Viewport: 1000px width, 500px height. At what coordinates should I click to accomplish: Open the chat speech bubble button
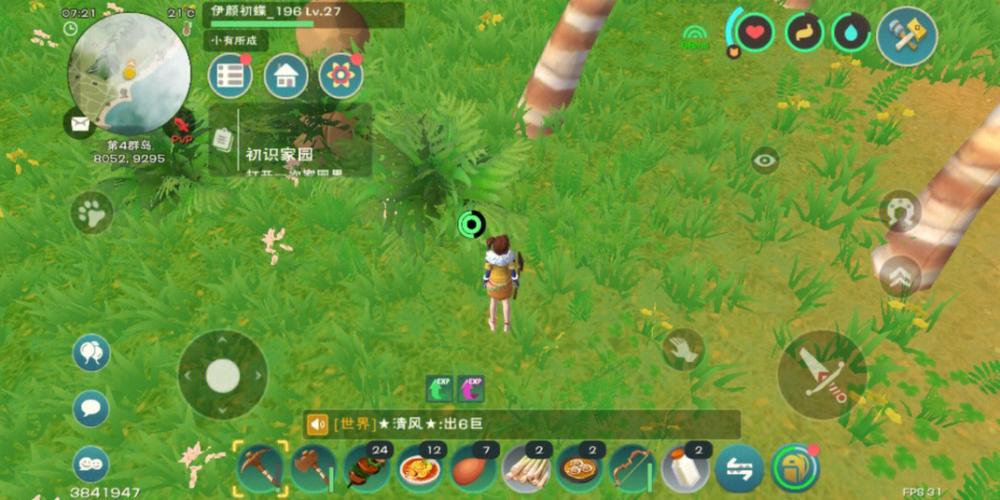click(x=91, y=408)
